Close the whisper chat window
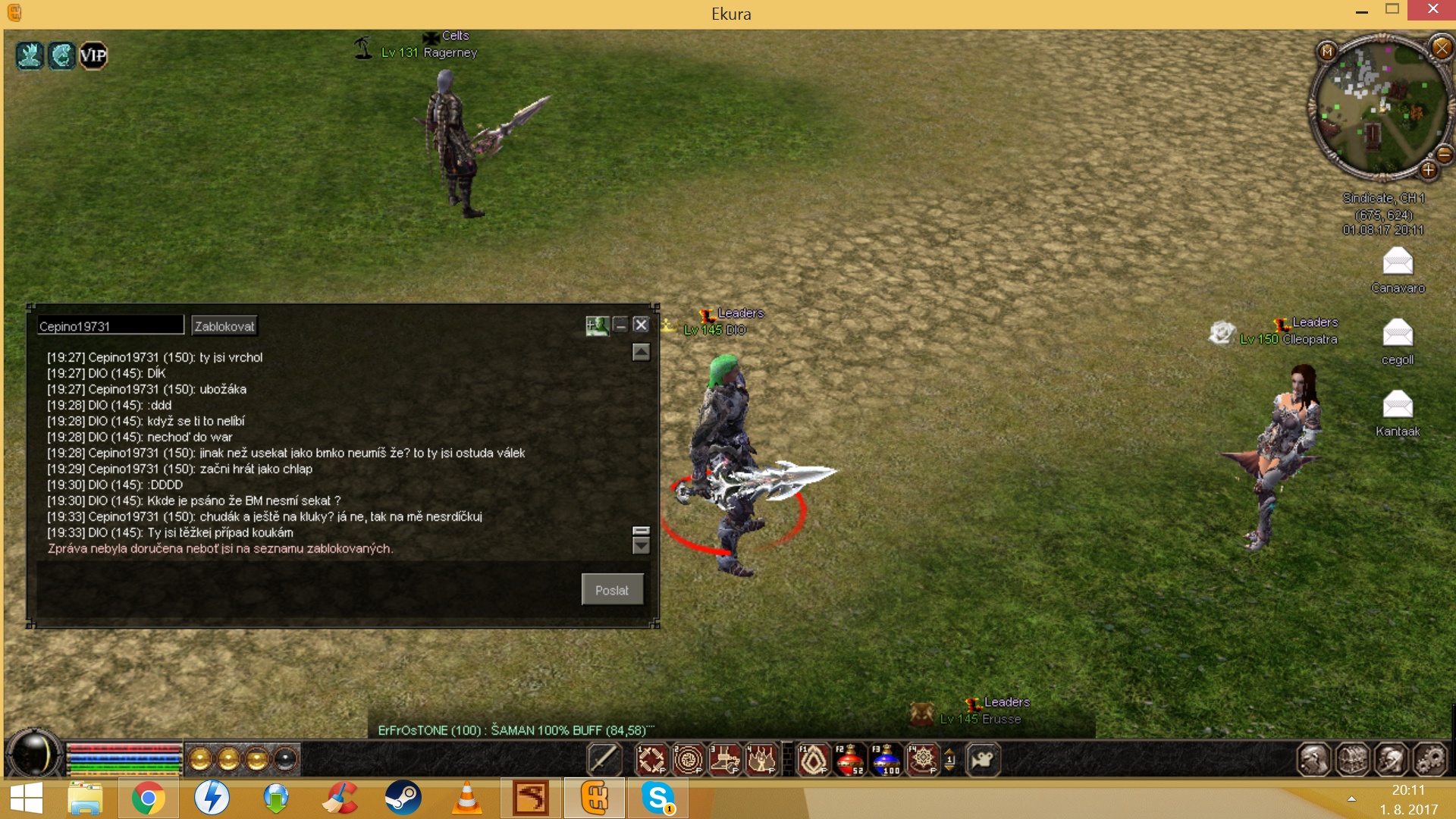The width and height of the screenshot is (1456, 819). (x=641, y=325)
